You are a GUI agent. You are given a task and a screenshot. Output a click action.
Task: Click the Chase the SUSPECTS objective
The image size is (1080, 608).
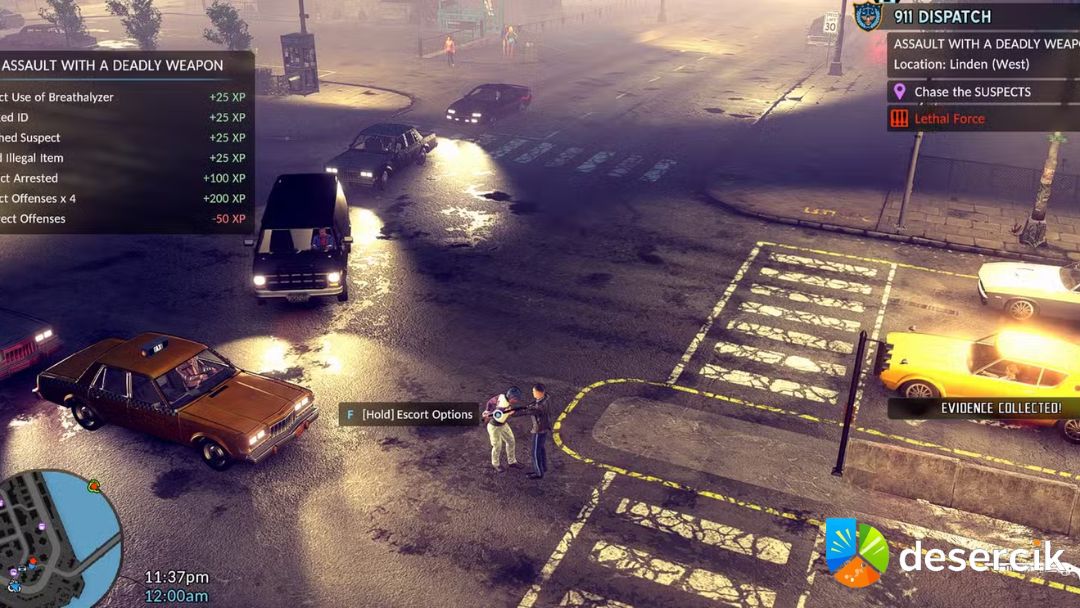pos(972,92)
